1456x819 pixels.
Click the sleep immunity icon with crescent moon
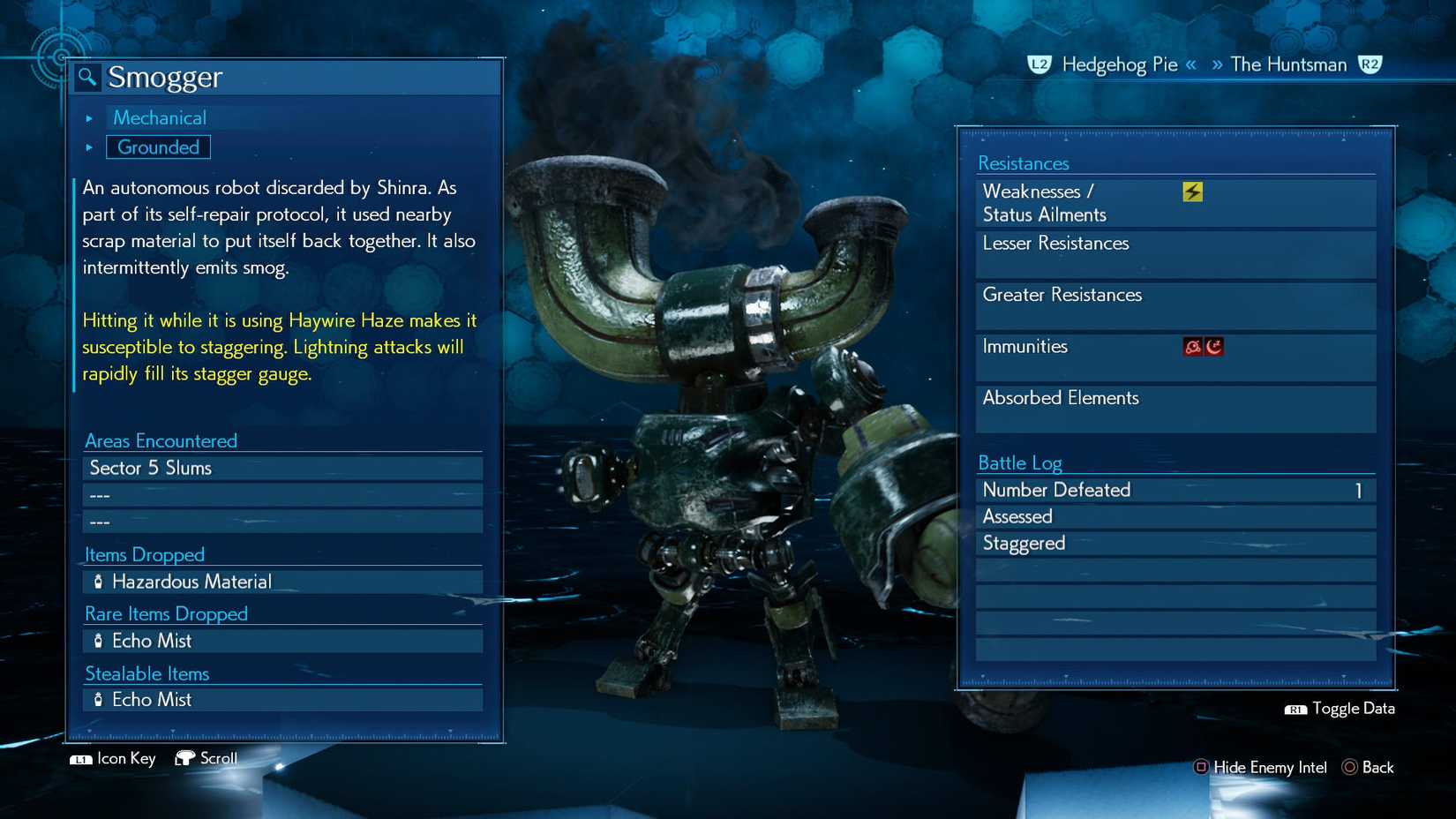click(1213, 347)
